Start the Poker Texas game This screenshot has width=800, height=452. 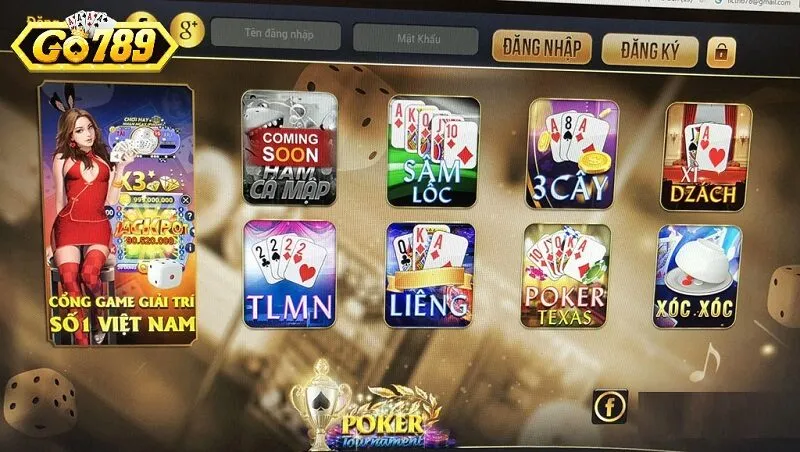click(564, 279)
